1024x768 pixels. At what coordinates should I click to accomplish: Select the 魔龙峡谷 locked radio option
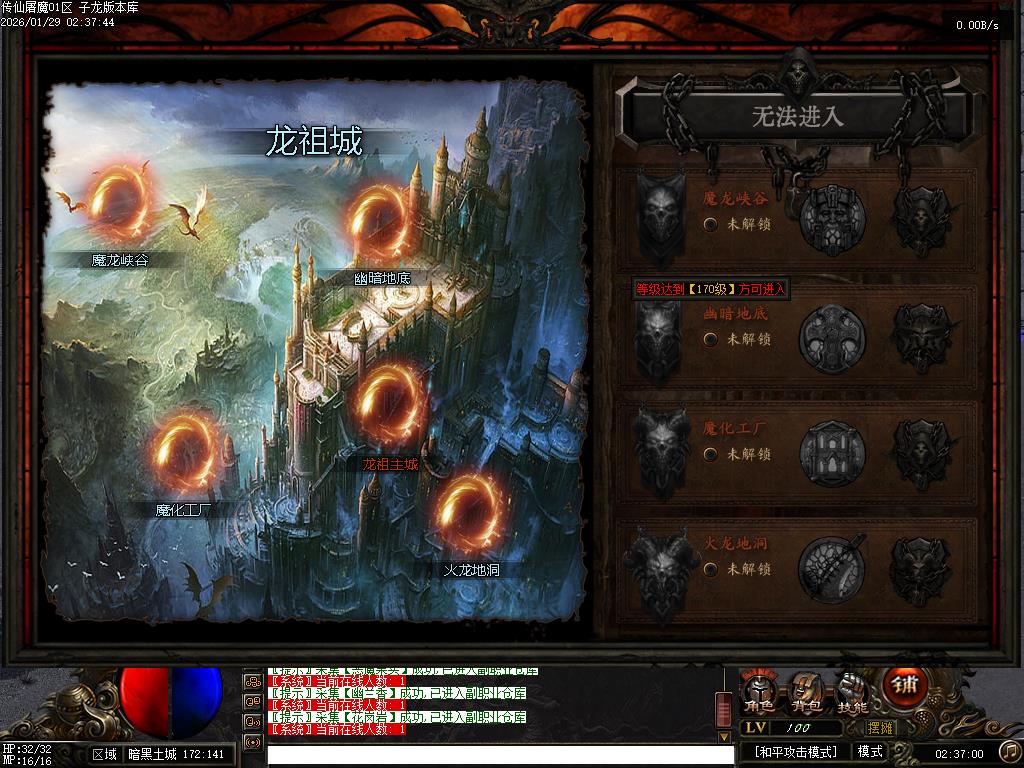pos(710,224)
